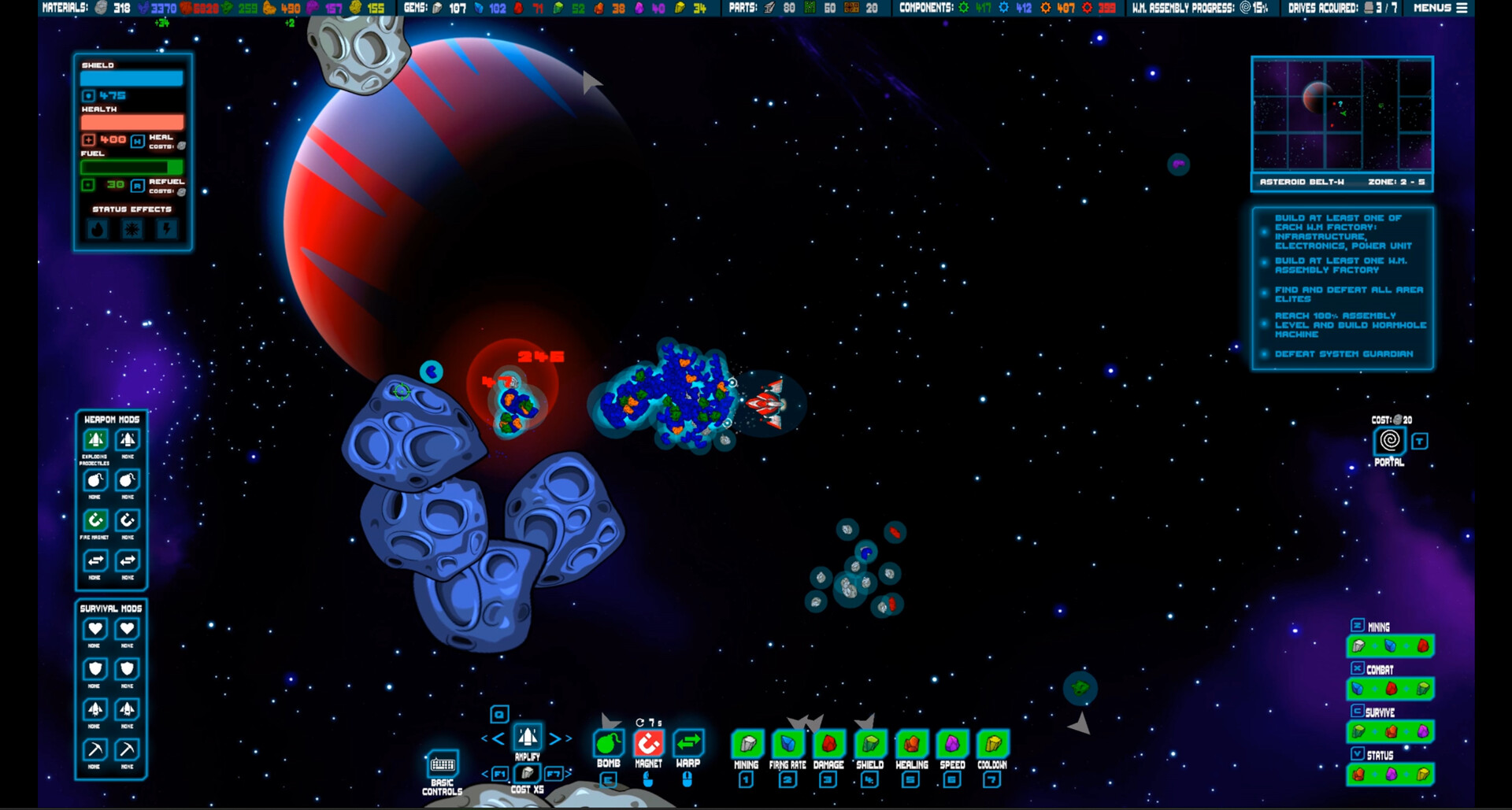The width and height of the screenshot is (1512, 810).
Task: Toggle a heart Survival mod slot
Action: (94, 629)
